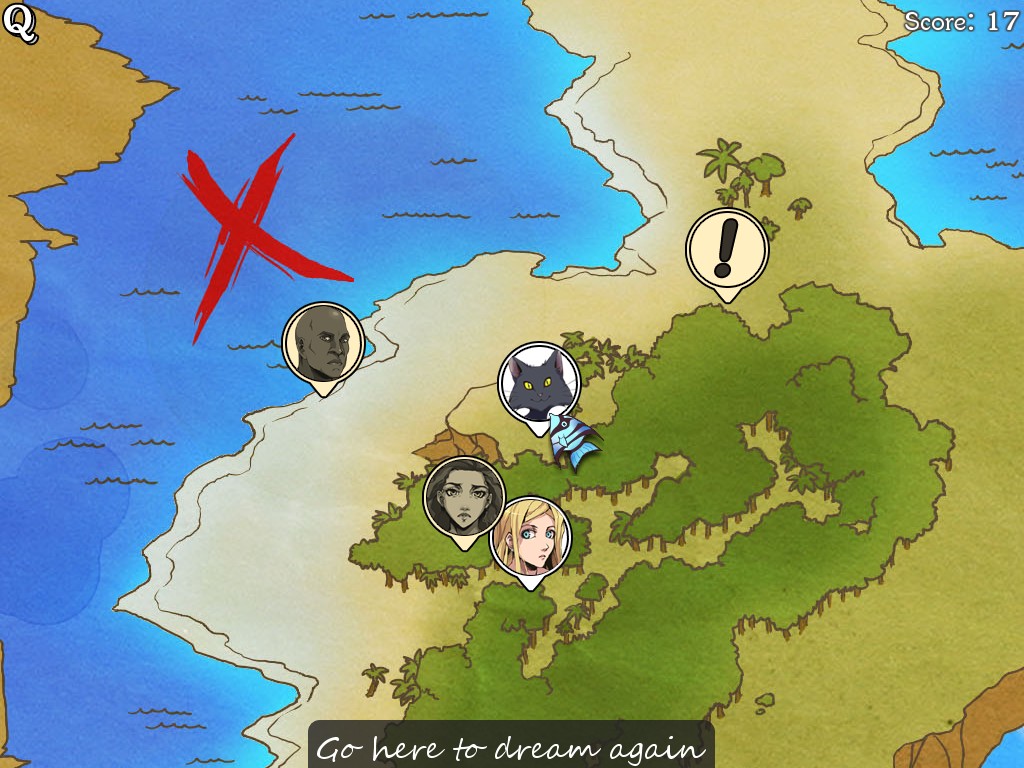Image resolution: width=1024 pixels, height=768 pixels.
Task: Select the black cat portrait marker
Action: [x=539, y=383]
